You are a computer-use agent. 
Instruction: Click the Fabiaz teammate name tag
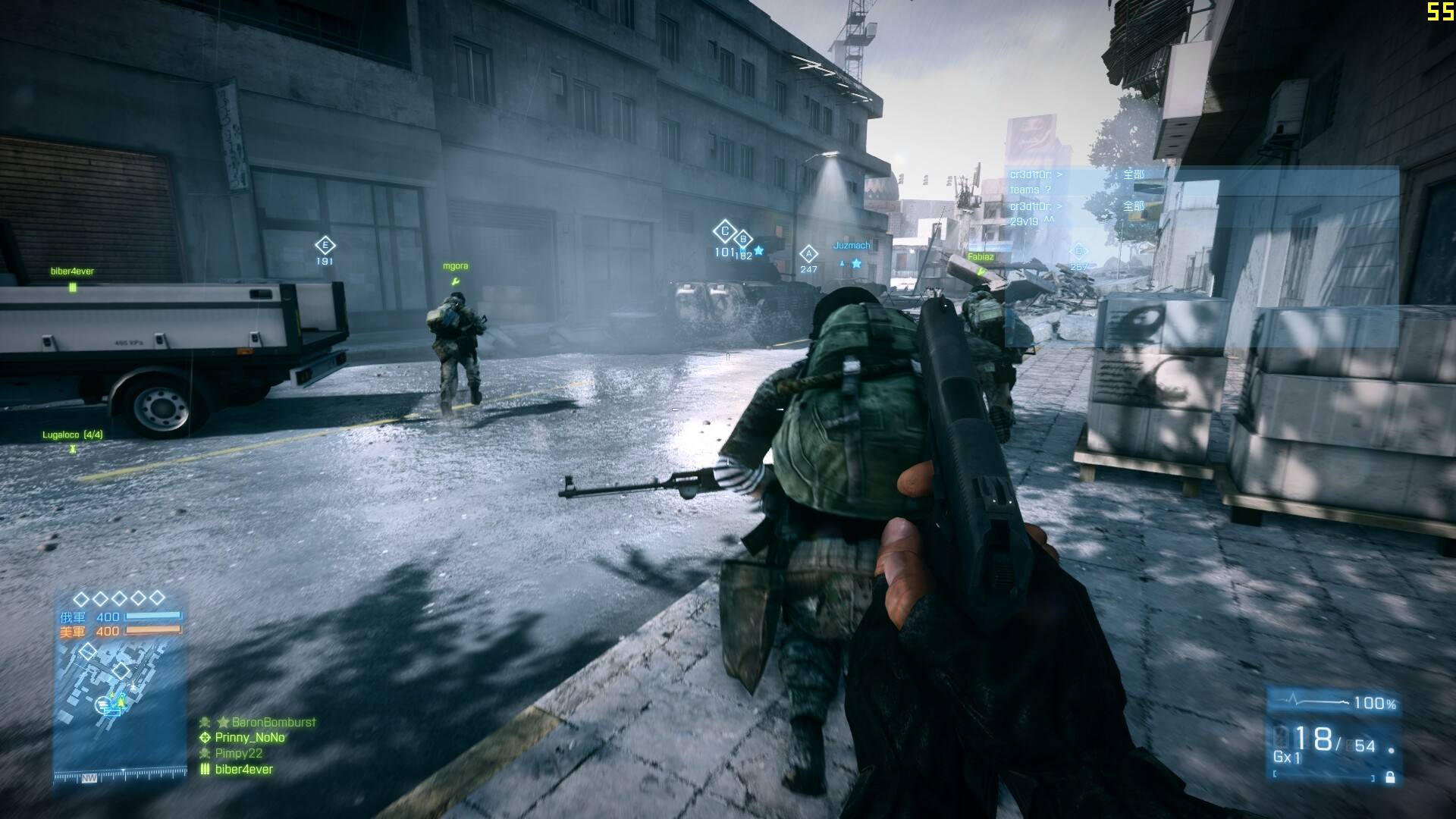(980, 257)
